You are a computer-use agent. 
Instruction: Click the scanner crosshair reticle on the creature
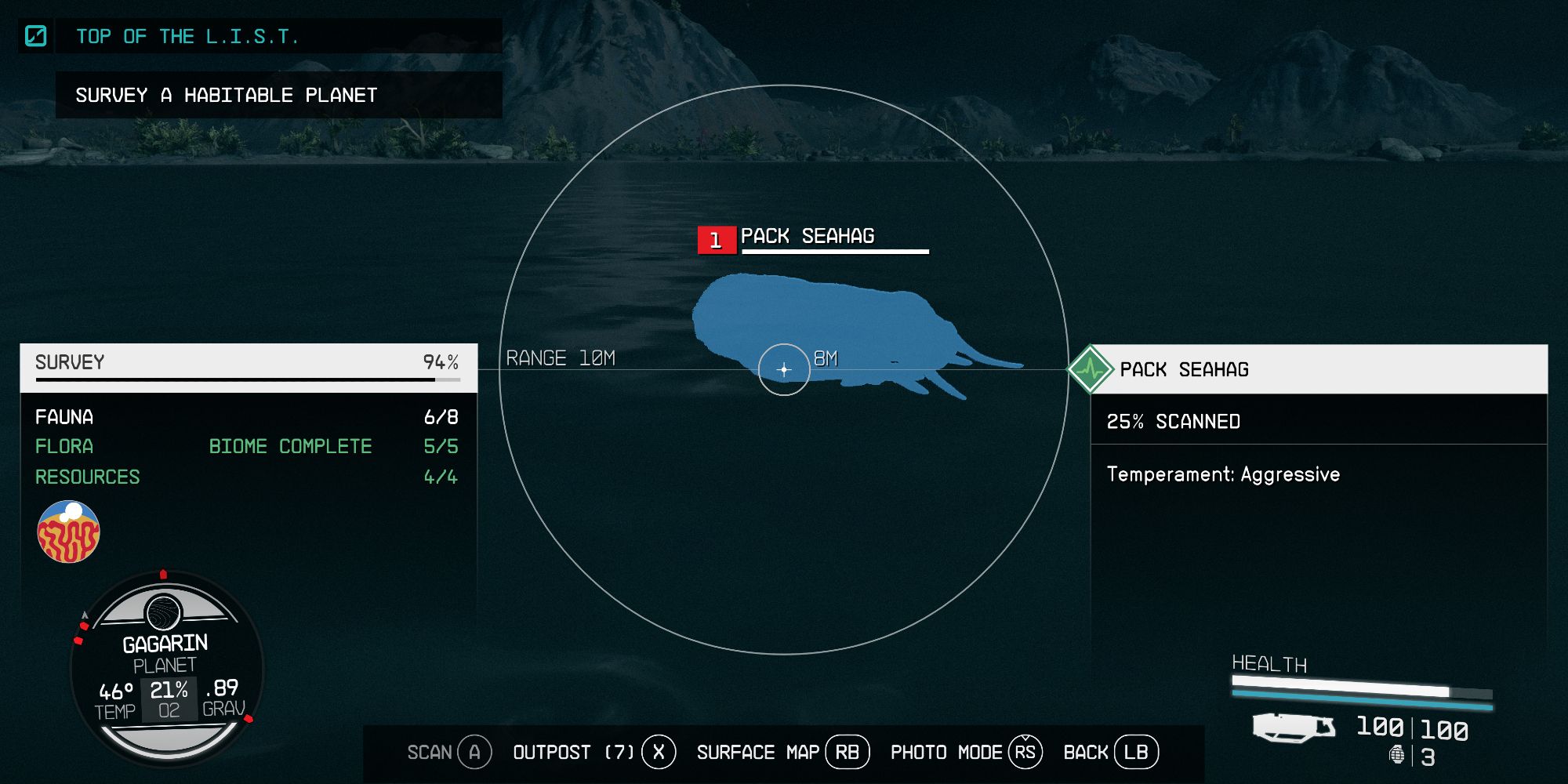784,368
